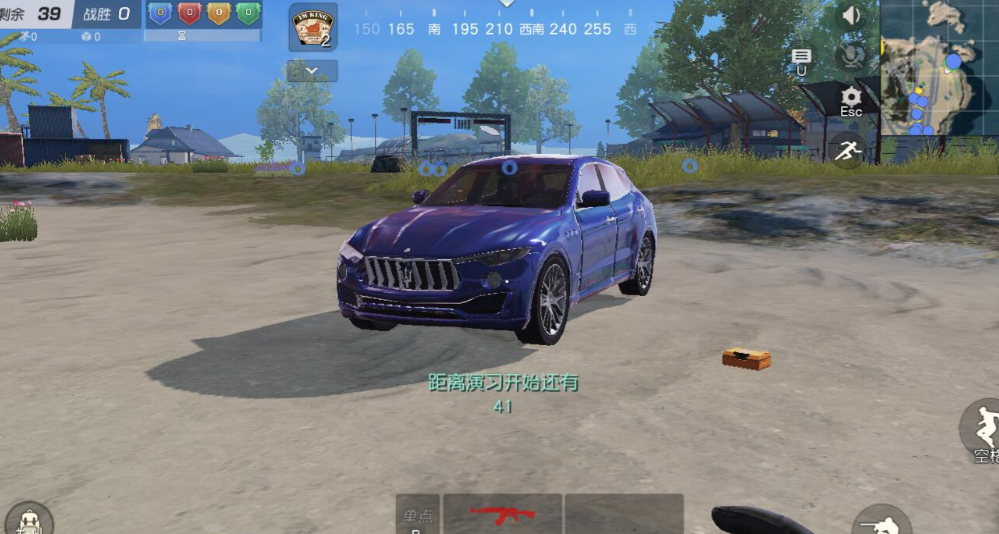The image size is (999, 534).
Task: Toggle the microphone icon
Action: pyautogui.click(x=851, y=56)
